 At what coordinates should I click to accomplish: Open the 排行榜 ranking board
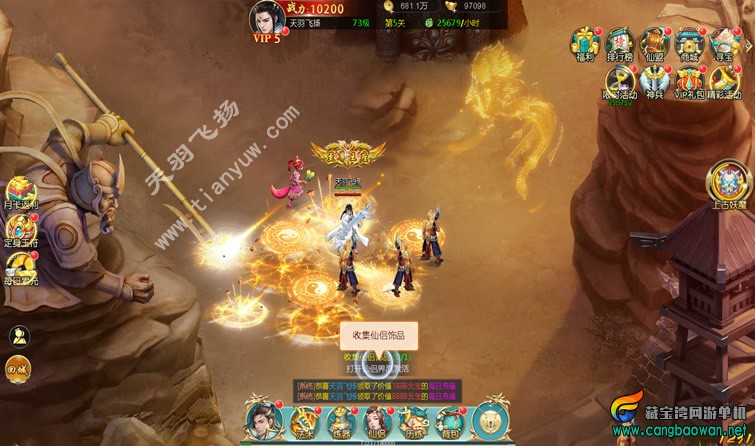tap(619, 44)
